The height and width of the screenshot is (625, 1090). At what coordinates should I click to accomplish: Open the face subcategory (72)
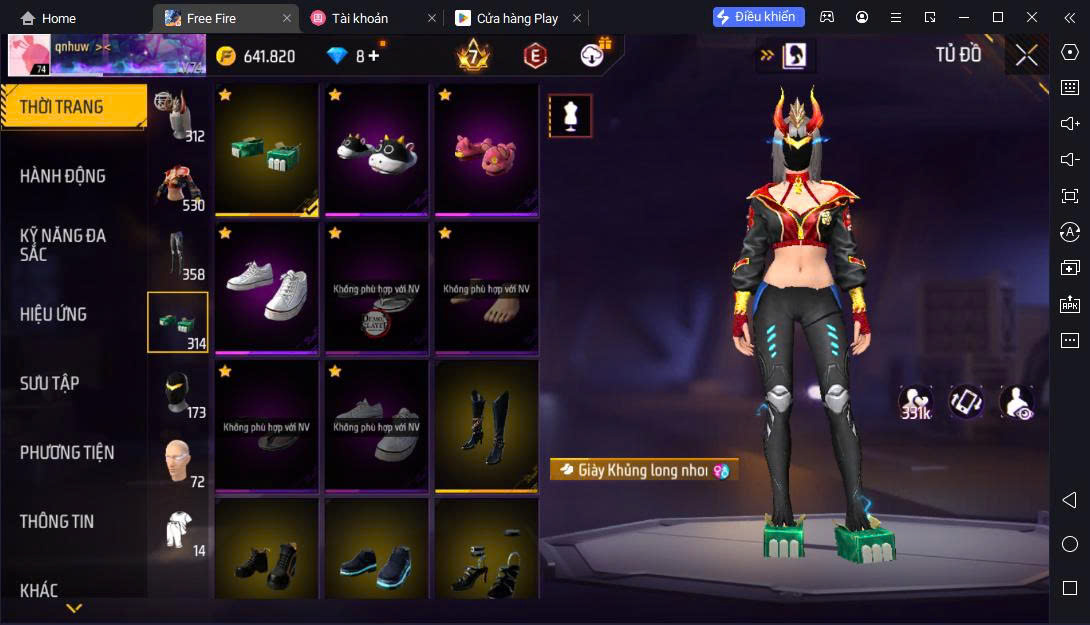point(178,462)
